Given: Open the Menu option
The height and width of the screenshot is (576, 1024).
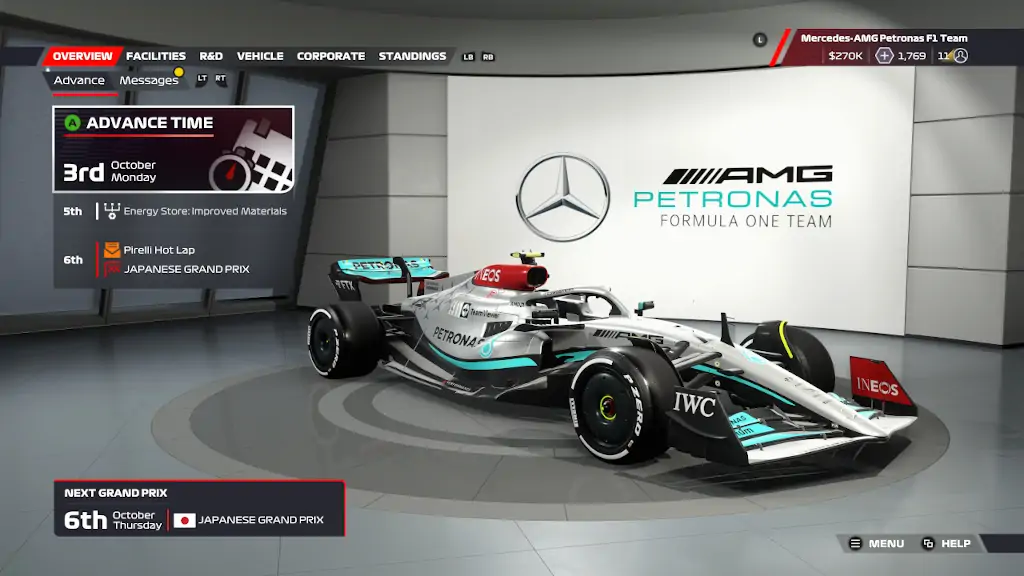Looking at the screenshot, I should coord(877,544).
